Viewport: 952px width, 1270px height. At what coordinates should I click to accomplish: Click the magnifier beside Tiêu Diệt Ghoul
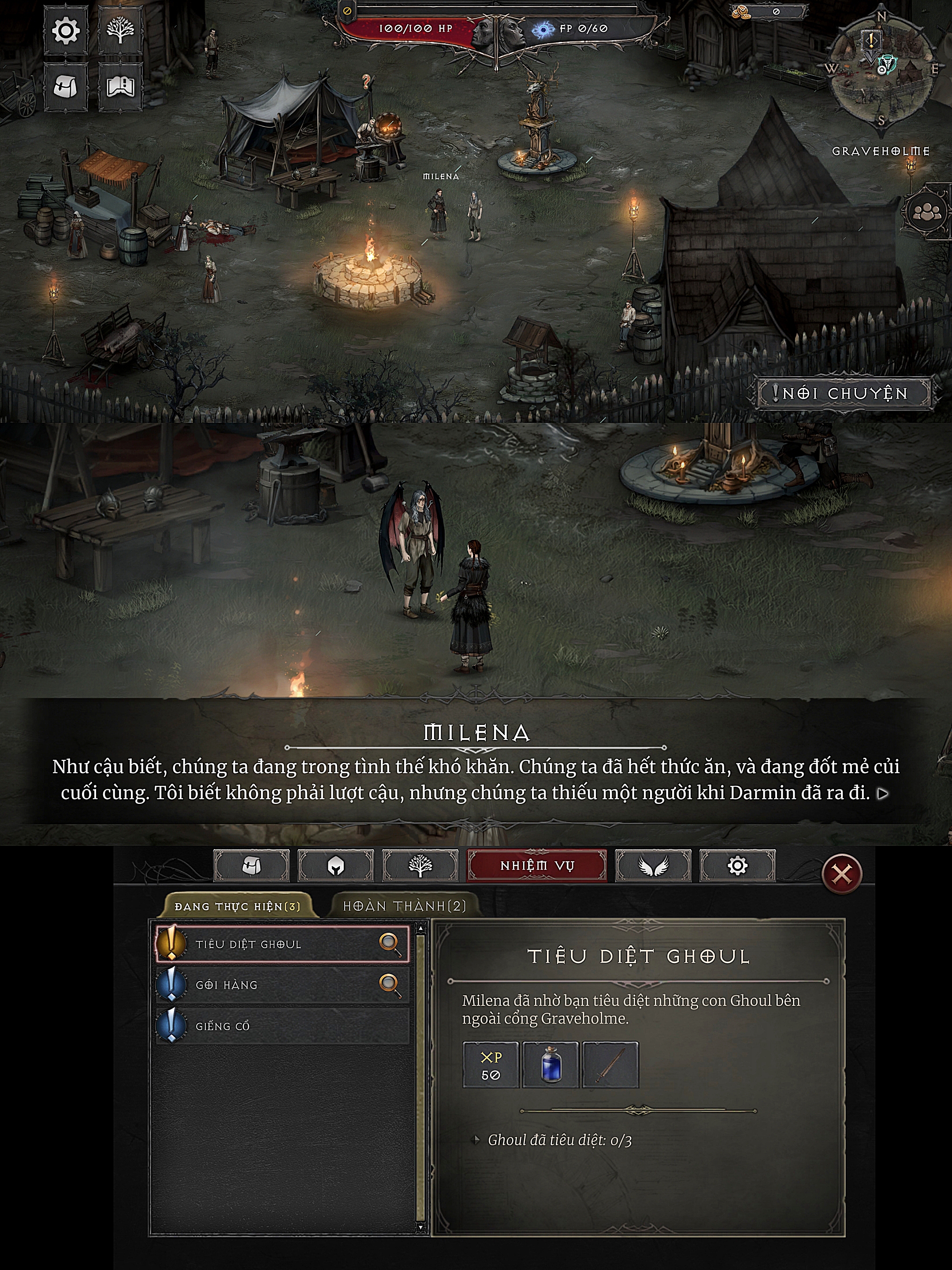[x=390, y=944]
